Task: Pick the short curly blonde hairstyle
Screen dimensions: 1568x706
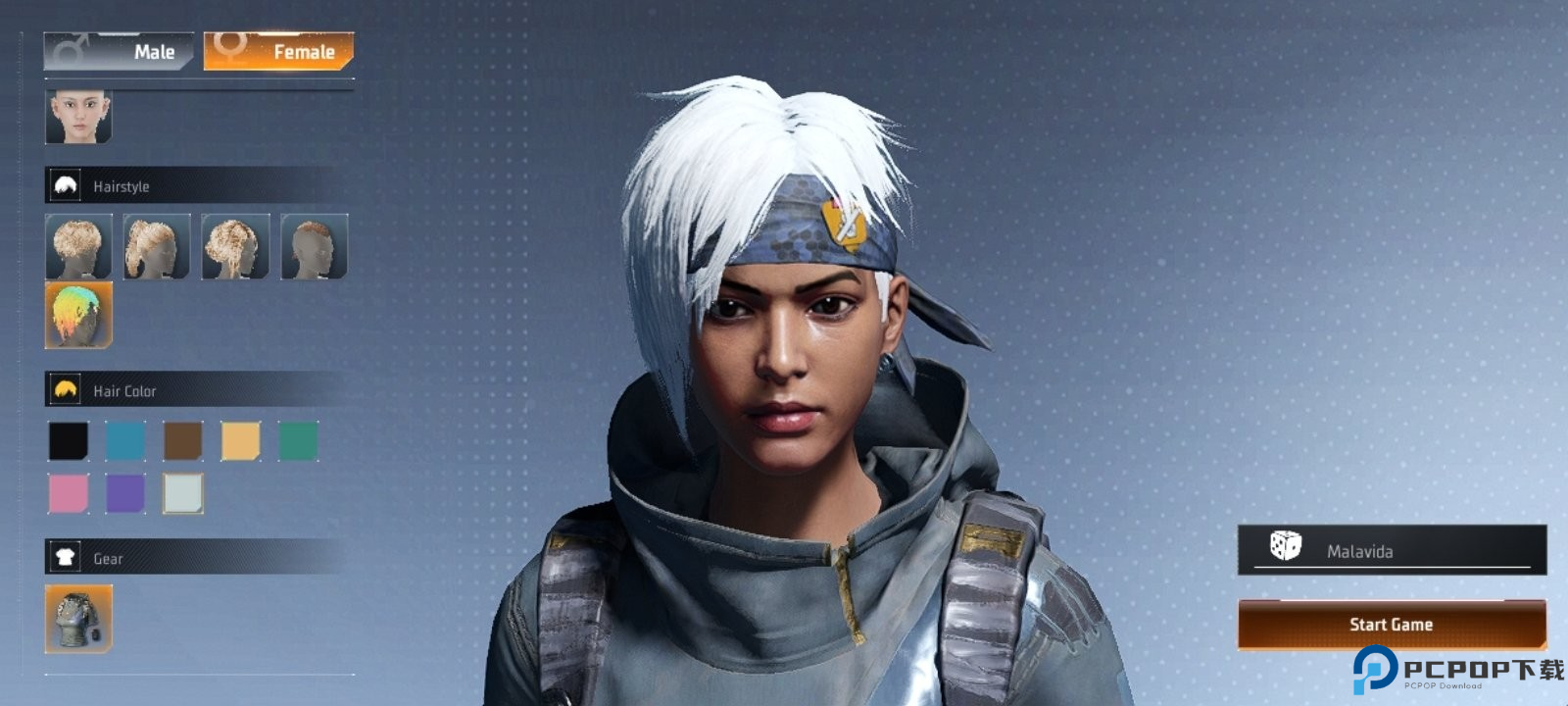Action: coord(78,247)
